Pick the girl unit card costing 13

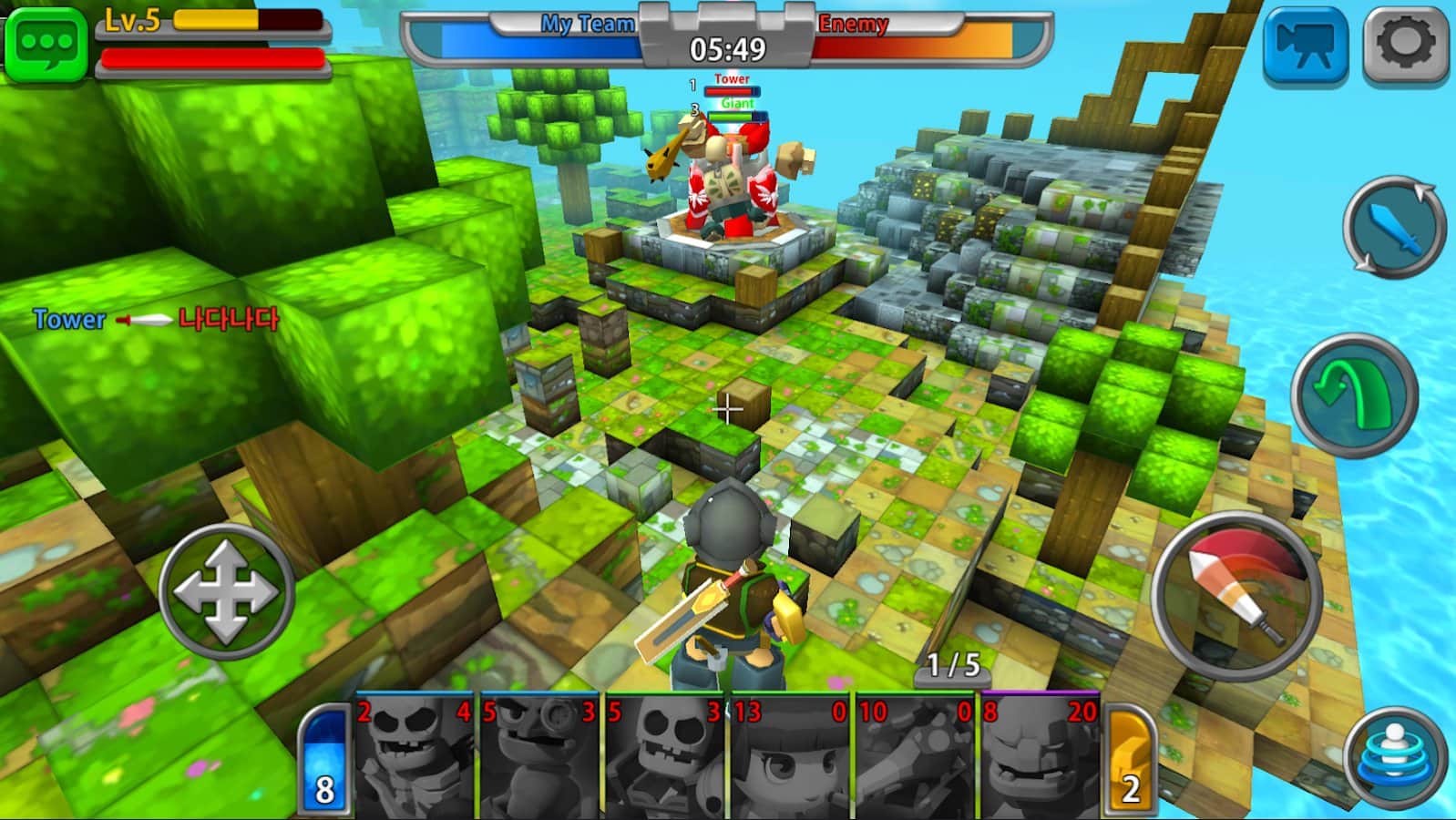pos(789,758)
